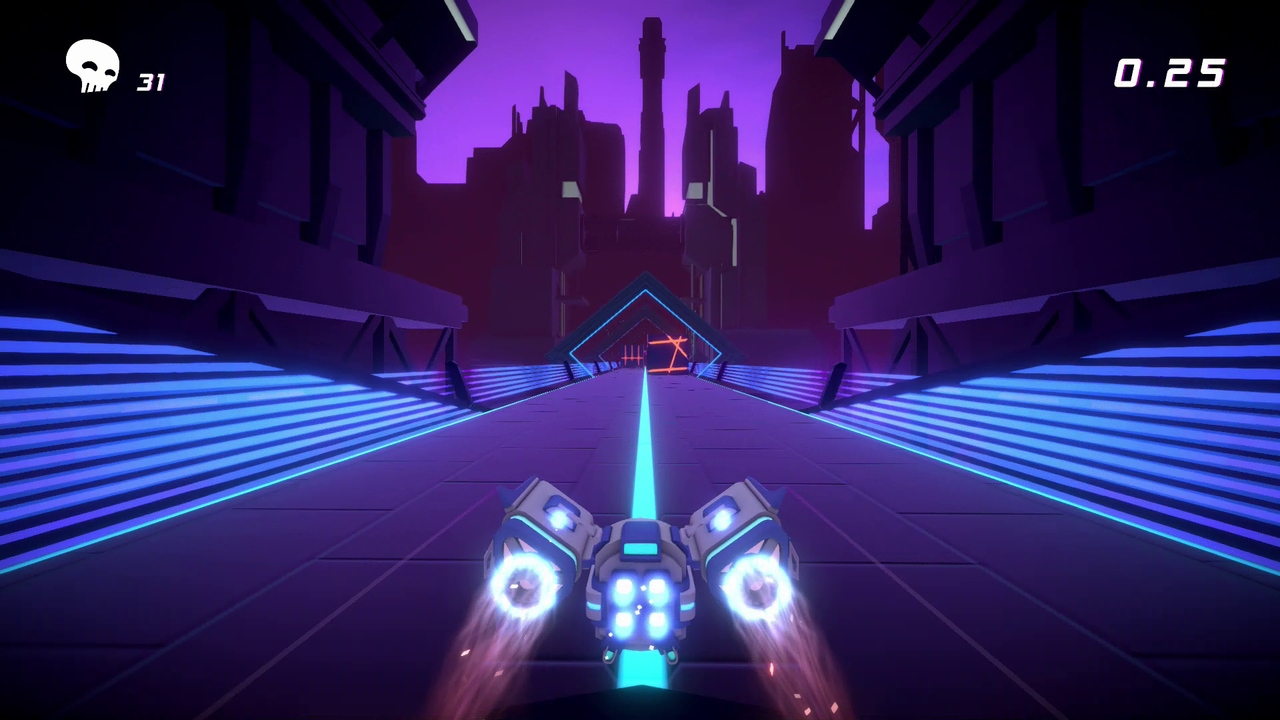Click the left engine thruster glow
1280x720 pixels.
click(x=525, y=585)
